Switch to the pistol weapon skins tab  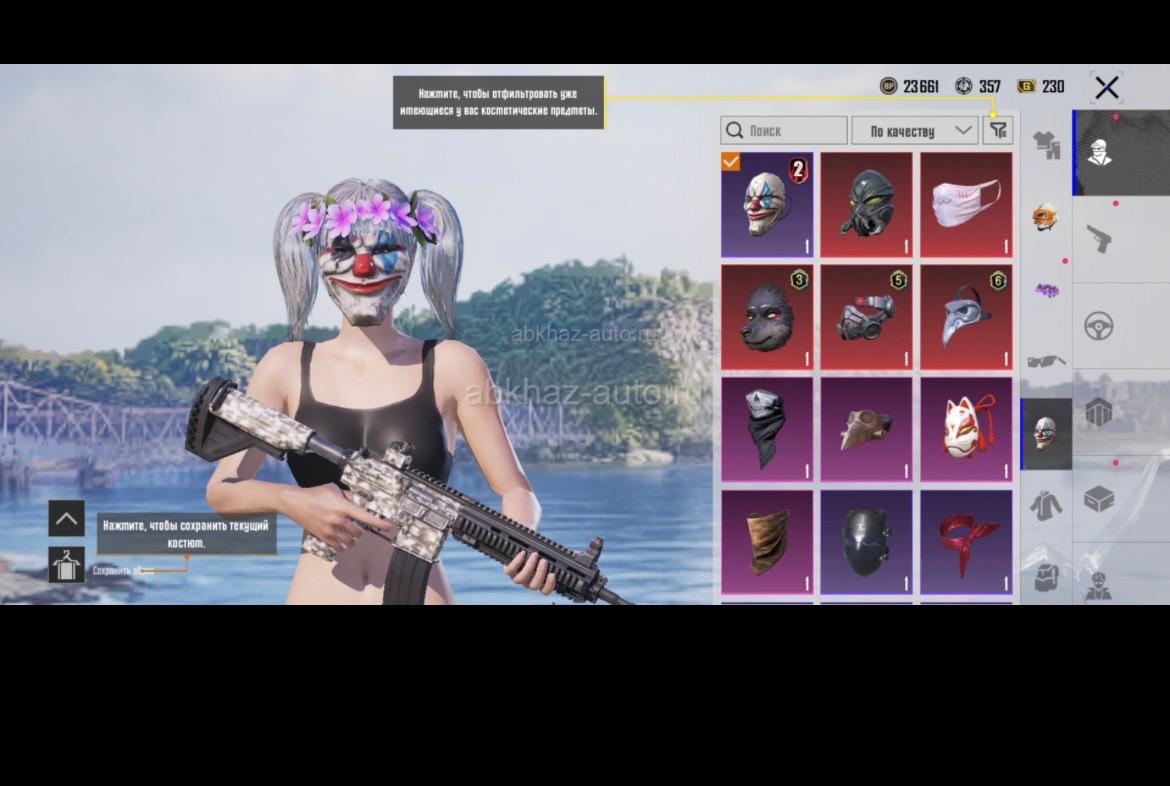pos(1099,240)
